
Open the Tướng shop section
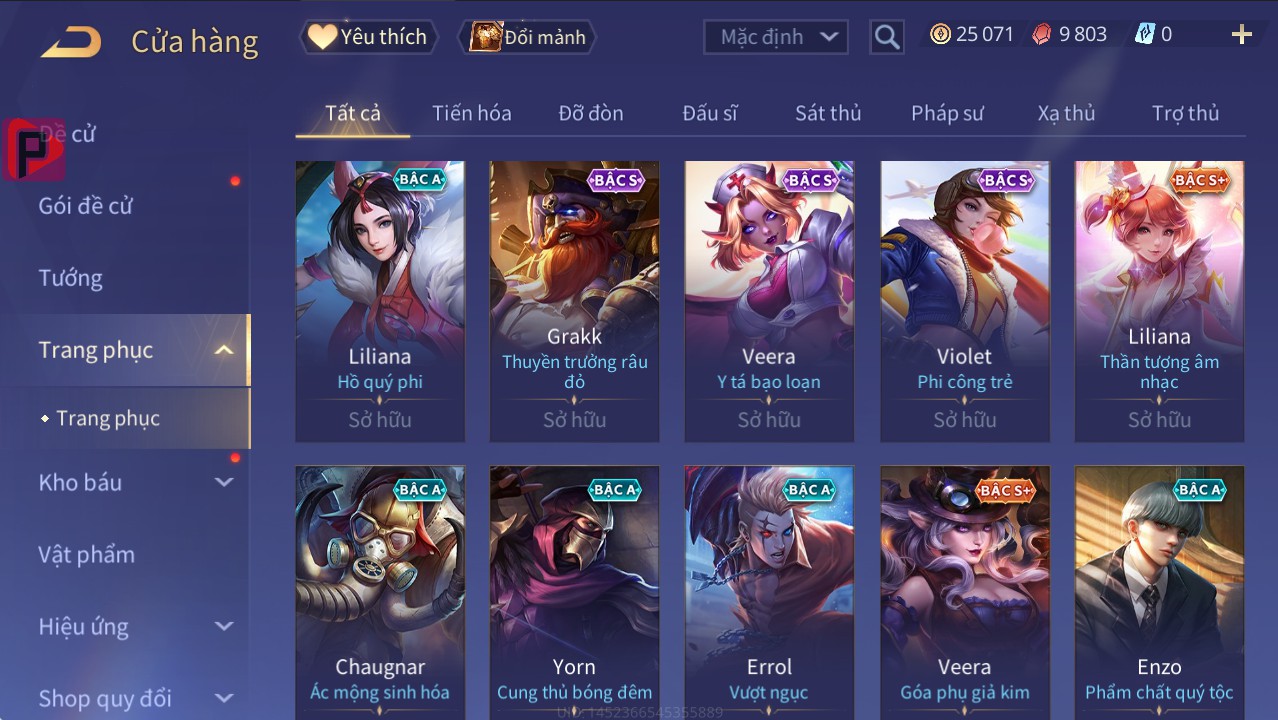click(x=71, y=278)
